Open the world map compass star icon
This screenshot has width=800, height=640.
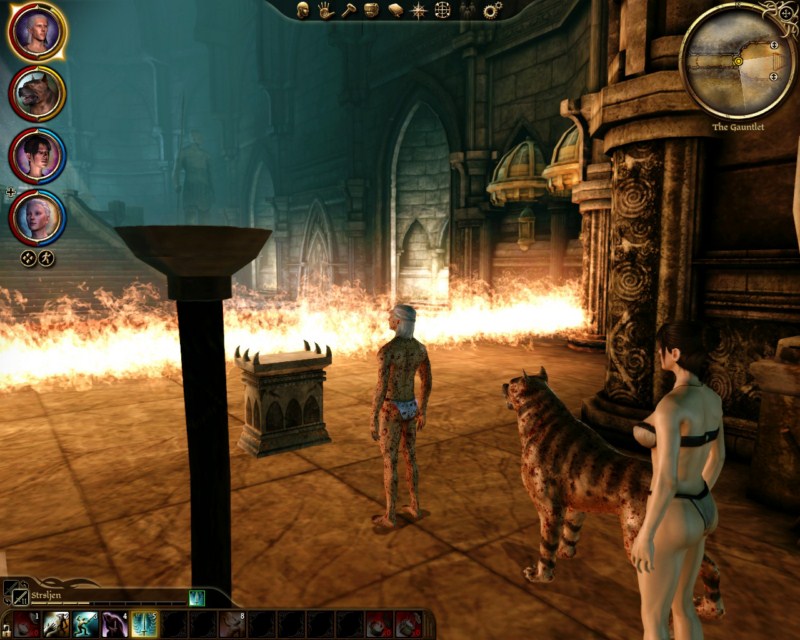point(419,10)
